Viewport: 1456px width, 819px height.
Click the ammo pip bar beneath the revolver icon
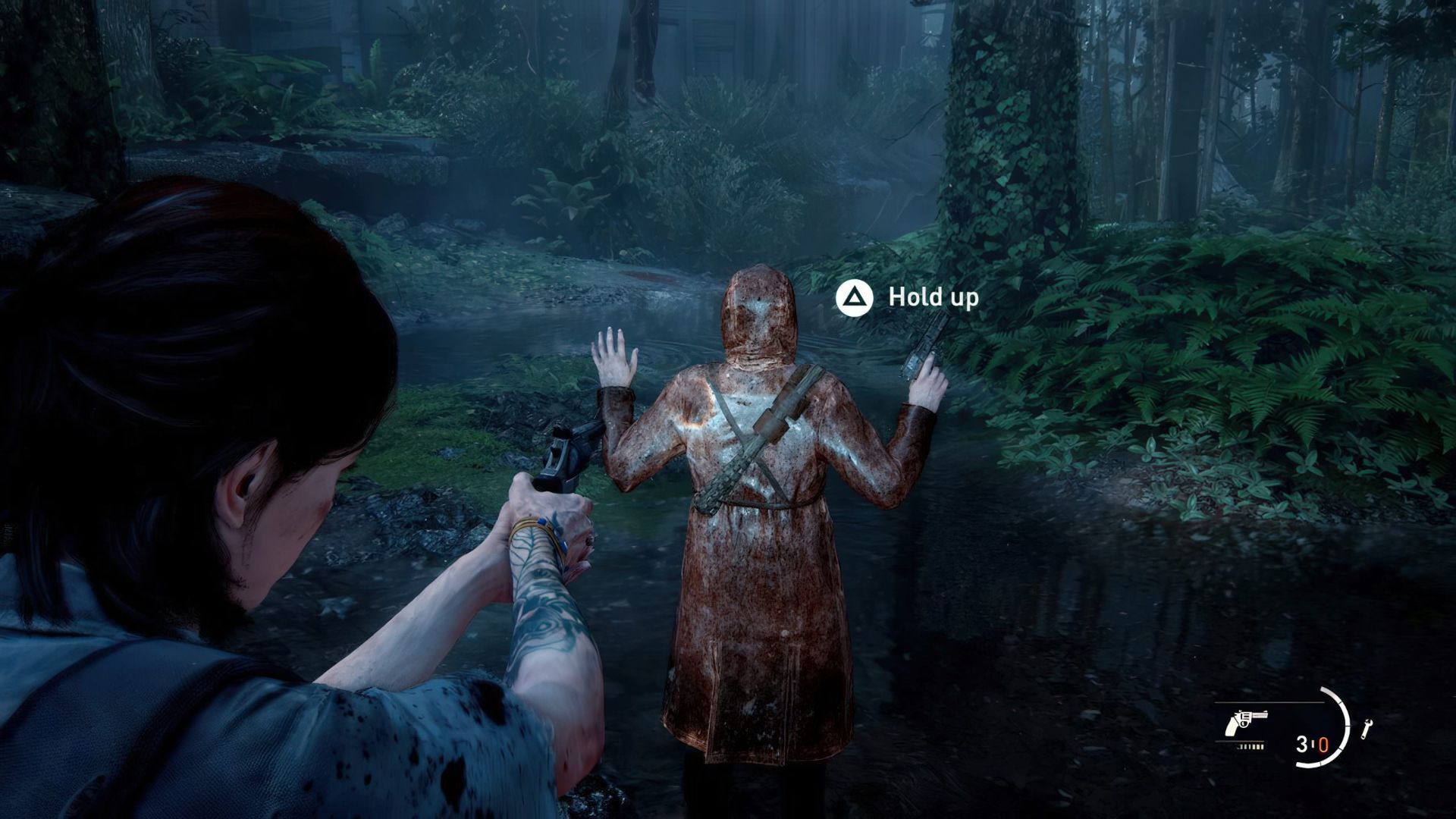point(1251,747)
